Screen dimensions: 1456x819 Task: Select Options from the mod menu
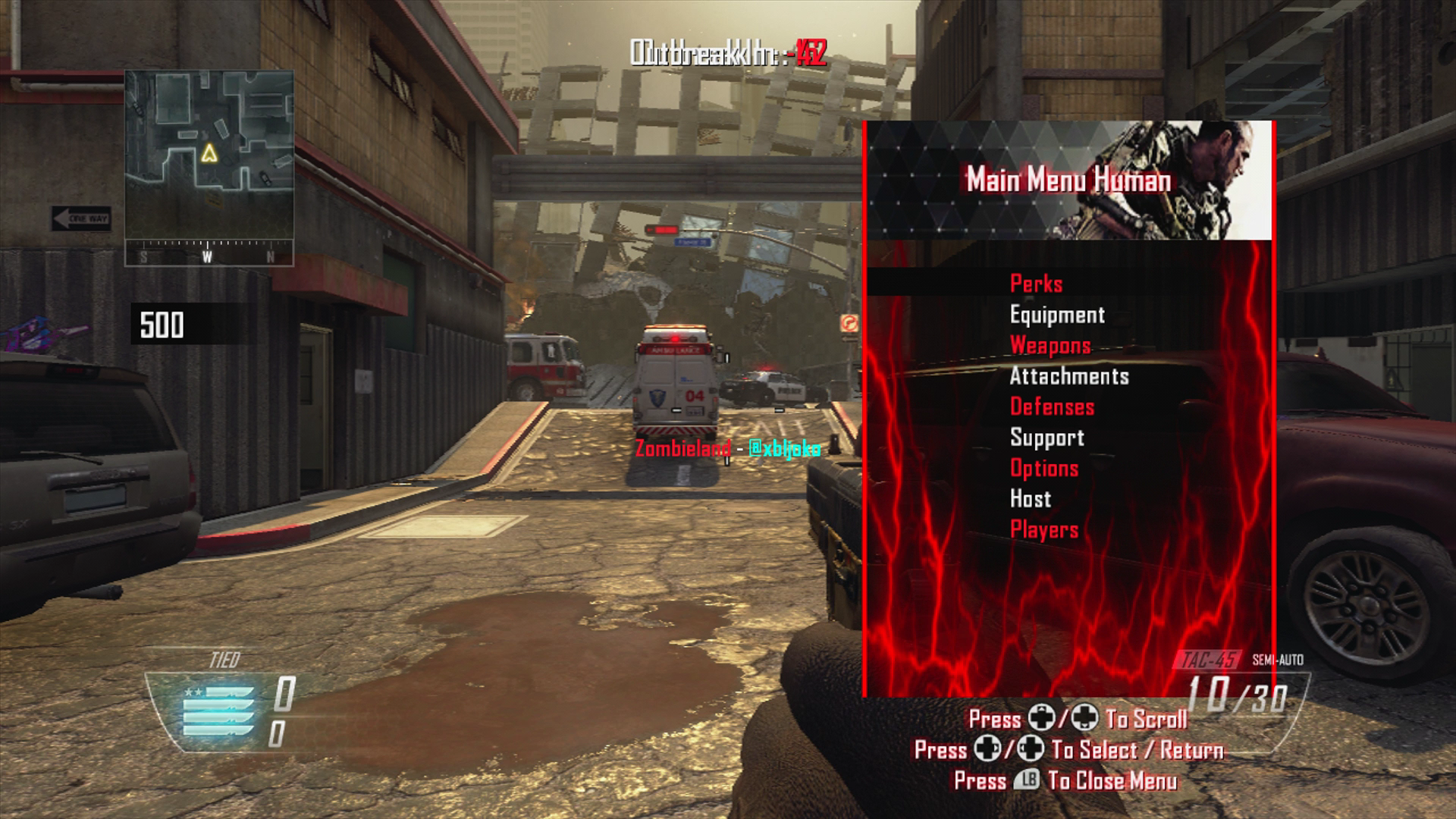point(1043,468)
